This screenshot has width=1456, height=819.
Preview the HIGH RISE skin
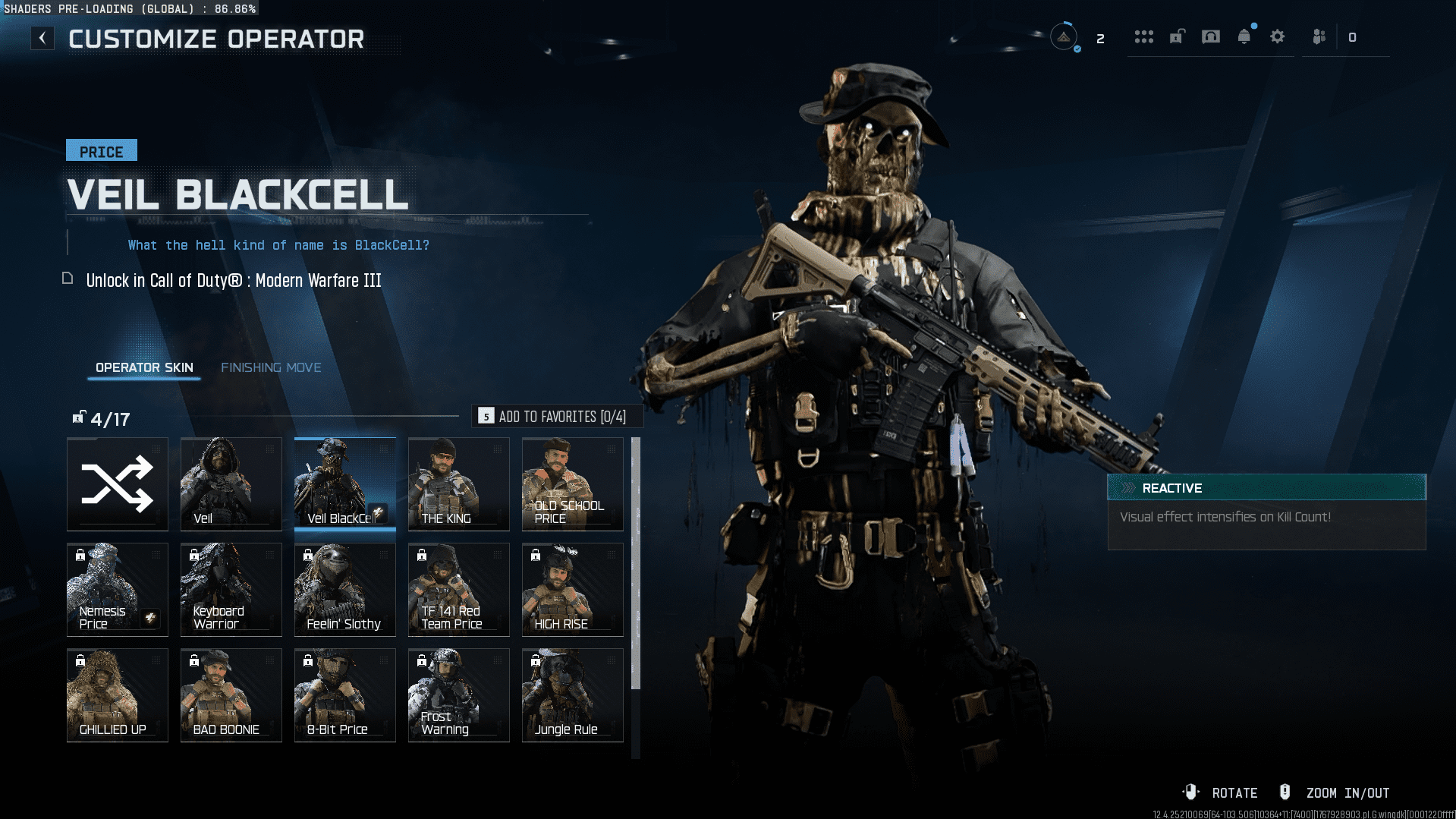tap(573, 589)
